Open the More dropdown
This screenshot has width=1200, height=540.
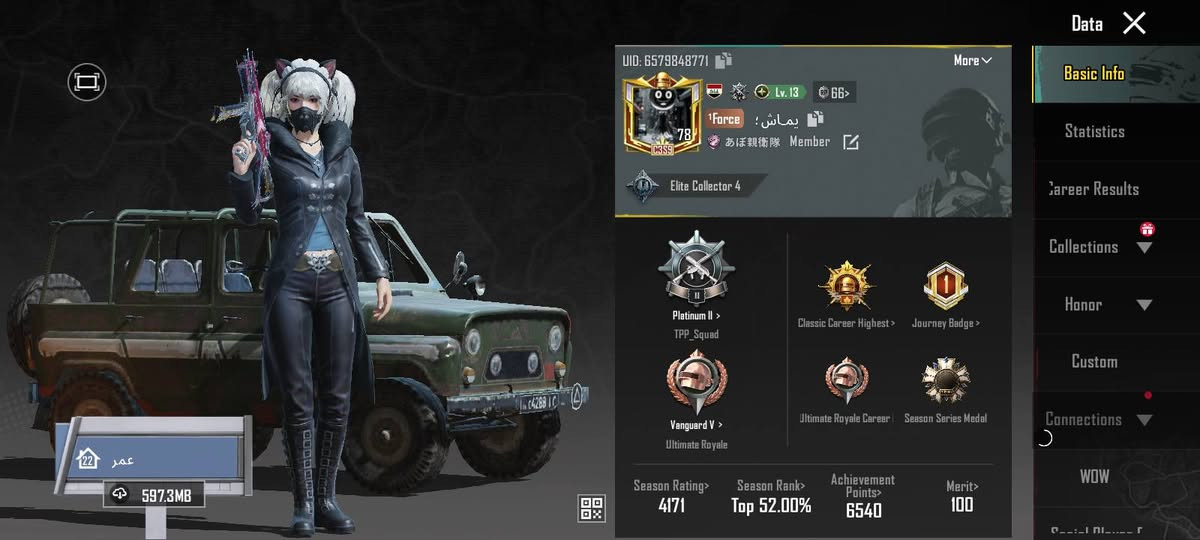coord(972,61)
